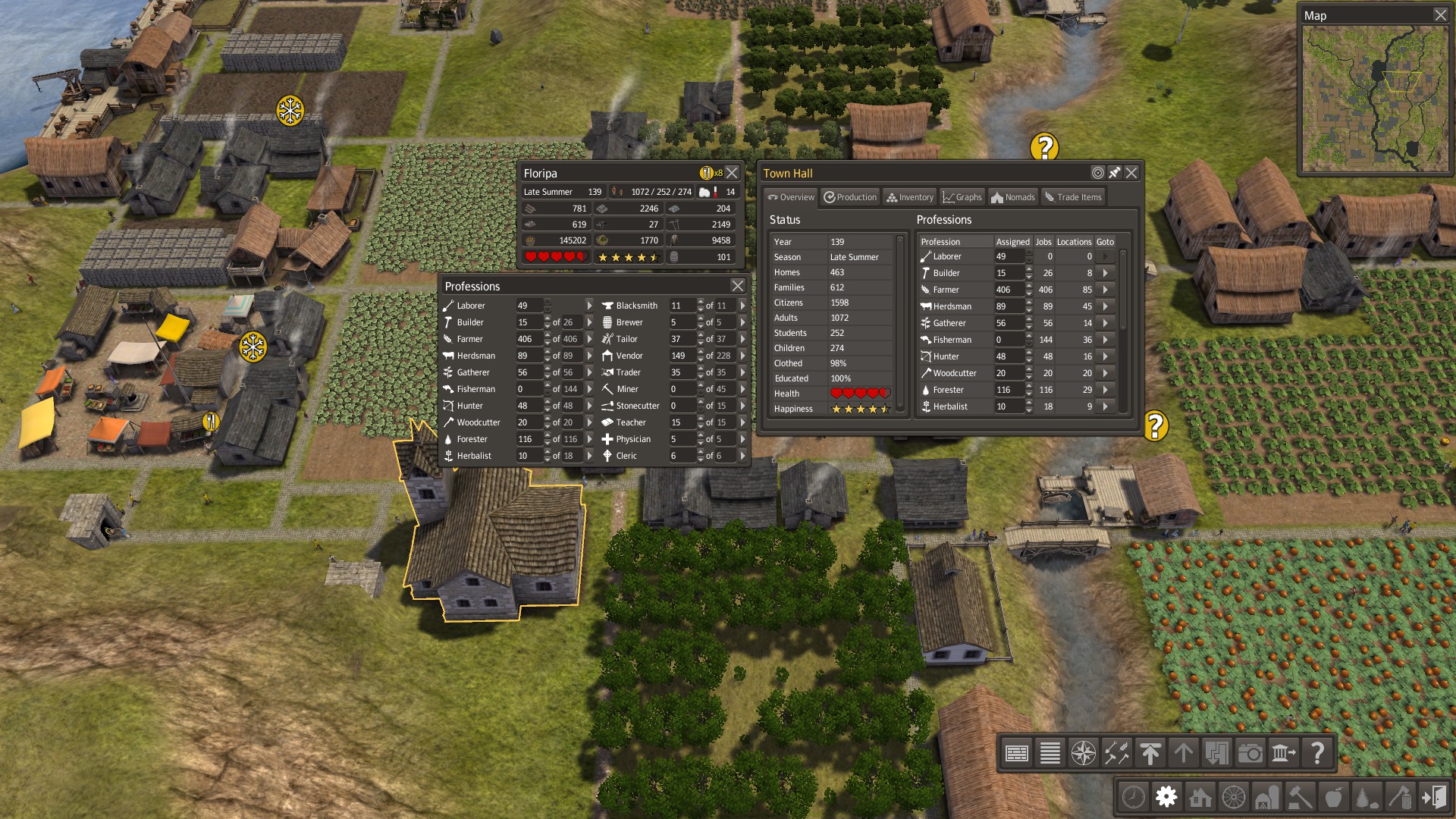Click the minimap to move the view

(x=1374, y=99)
